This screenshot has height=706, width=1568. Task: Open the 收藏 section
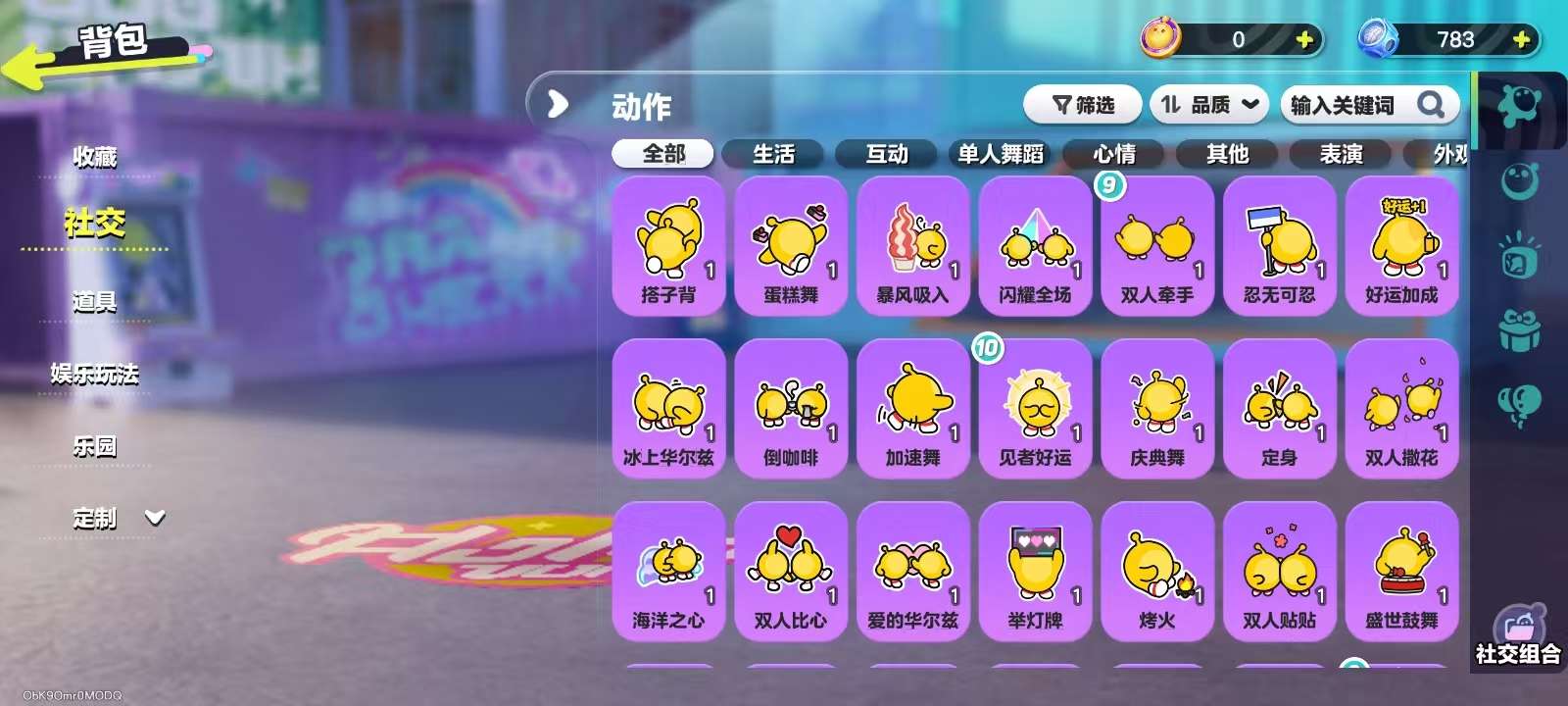pyautogui.click(x=93, y=157)
